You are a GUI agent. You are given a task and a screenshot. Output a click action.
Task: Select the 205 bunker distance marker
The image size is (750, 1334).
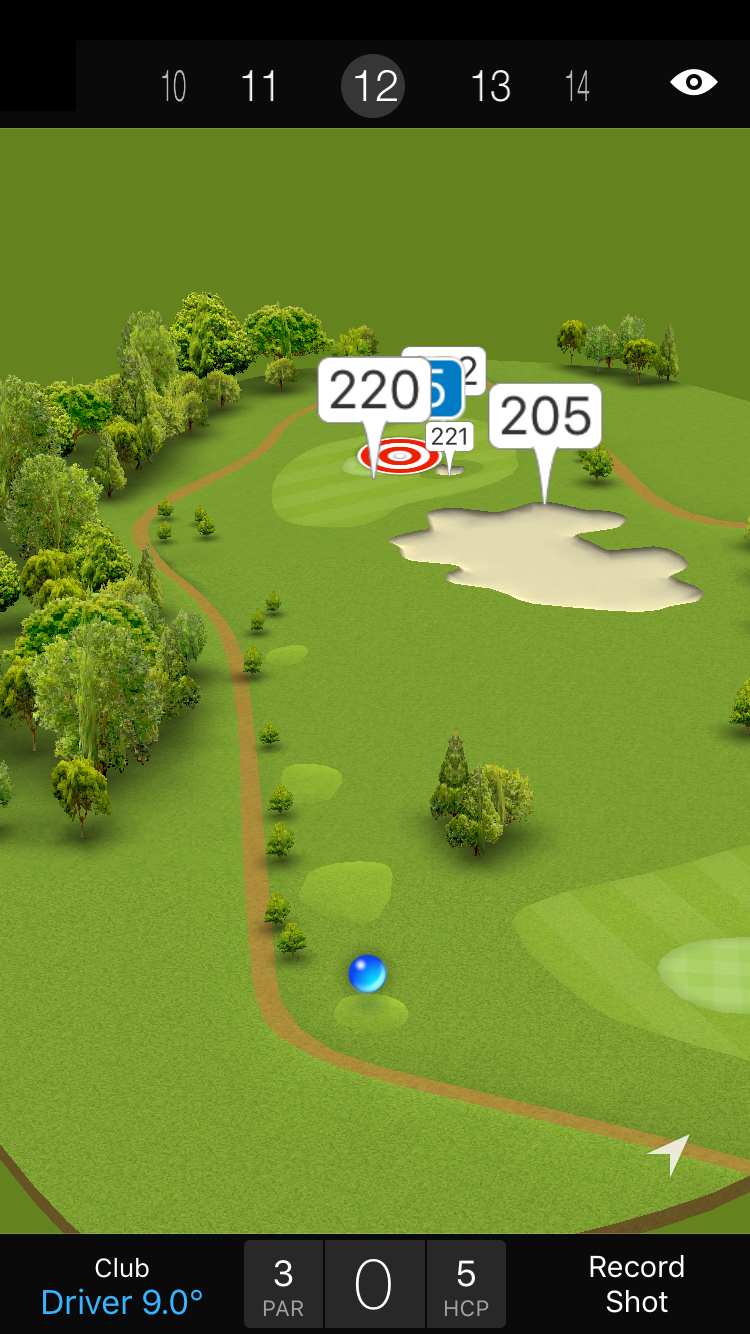[545, 416]
